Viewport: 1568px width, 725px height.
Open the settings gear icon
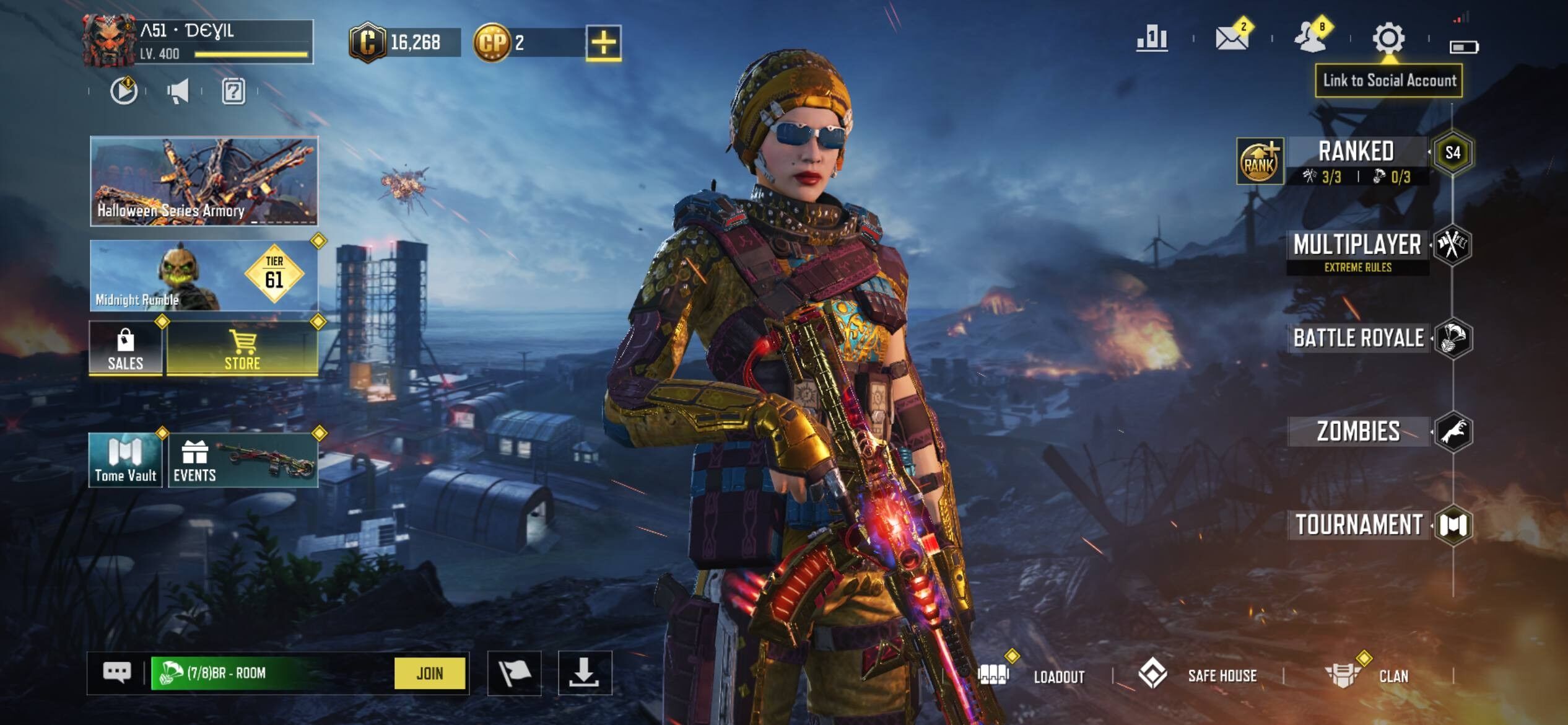(1388, 38)
